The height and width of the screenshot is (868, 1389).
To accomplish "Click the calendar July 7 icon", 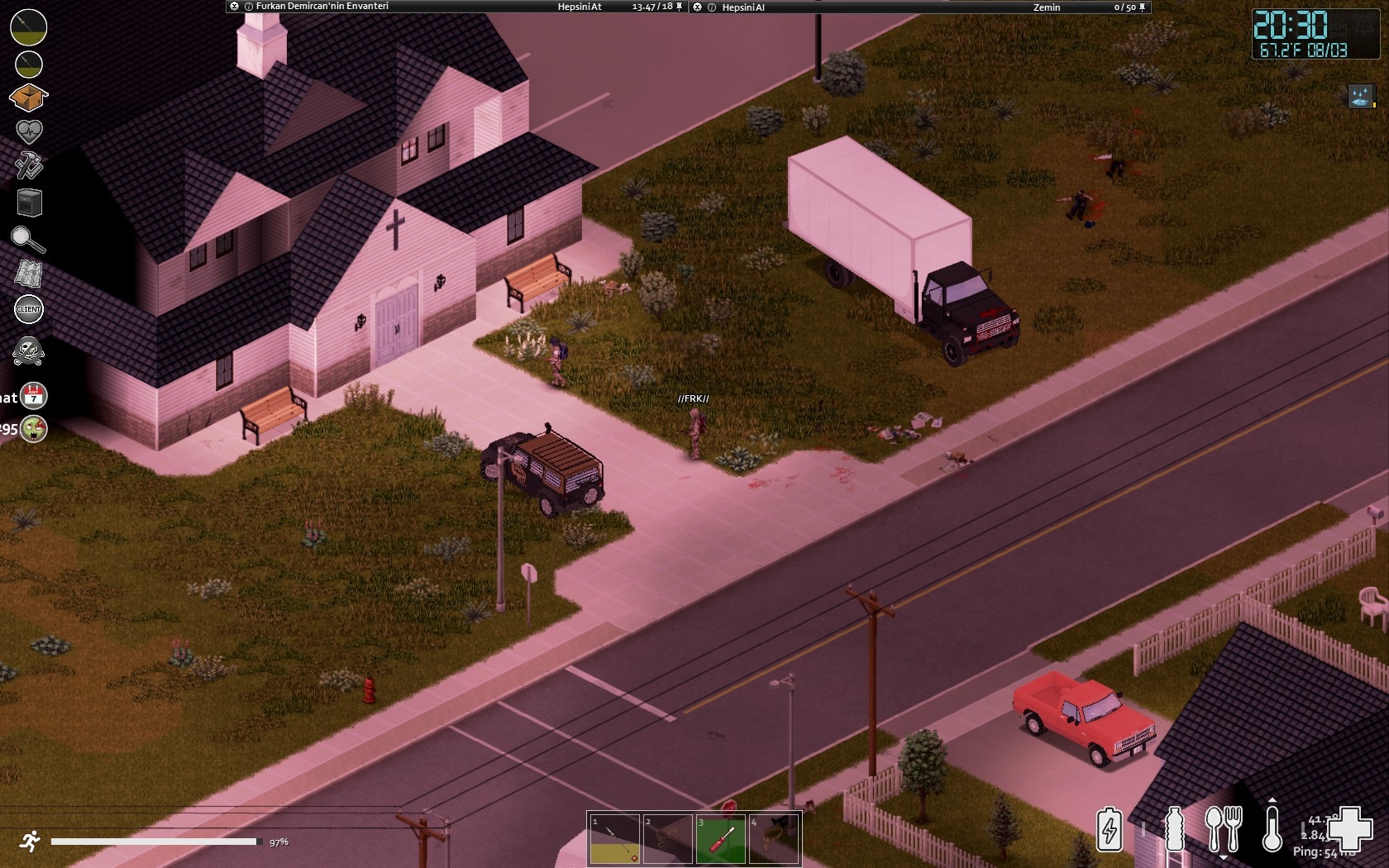I will 34,396.
